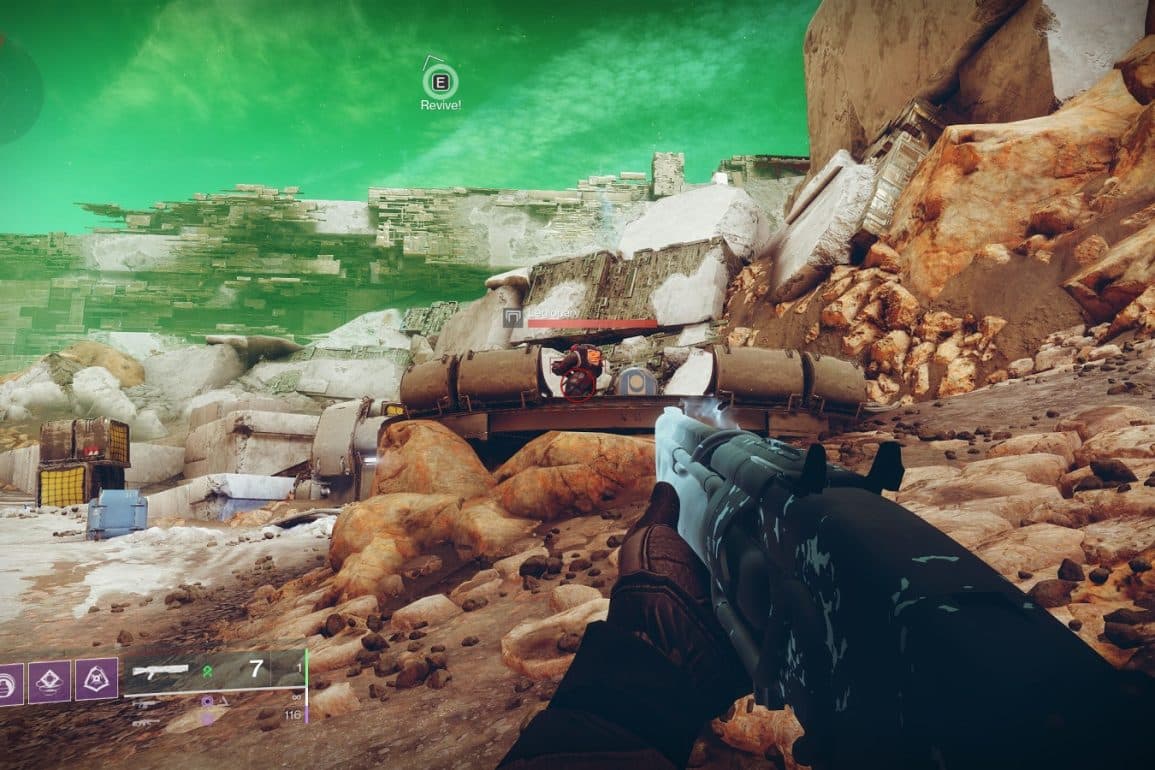This screenshot has height=770, width=1155.
Task: Use the hexagonal shield emblem ability
Action: [x=96, y=679]
